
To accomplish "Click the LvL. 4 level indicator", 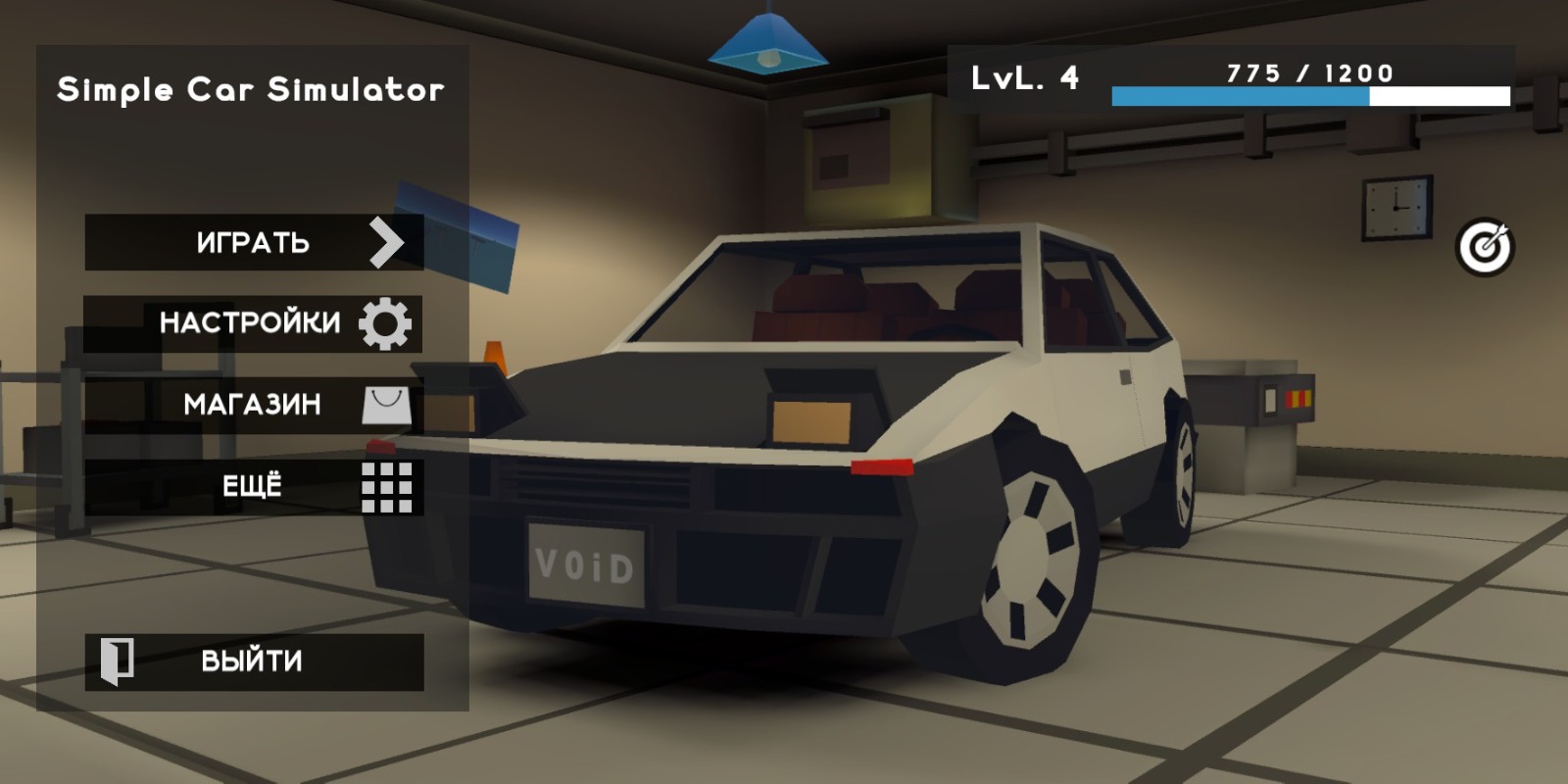I will (x=1023, y=78).
